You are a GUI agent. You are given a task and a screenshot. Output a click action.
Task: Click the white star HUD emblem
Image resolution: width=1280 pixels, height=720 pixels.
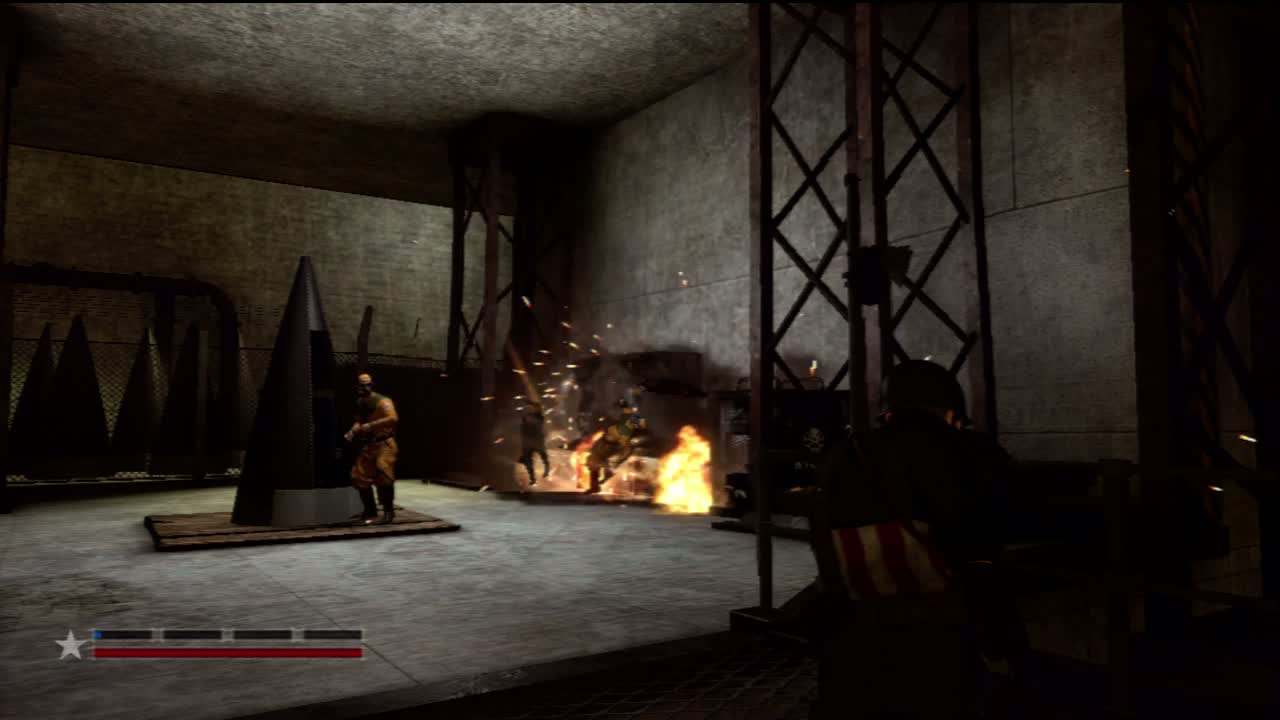click(70, 645)
